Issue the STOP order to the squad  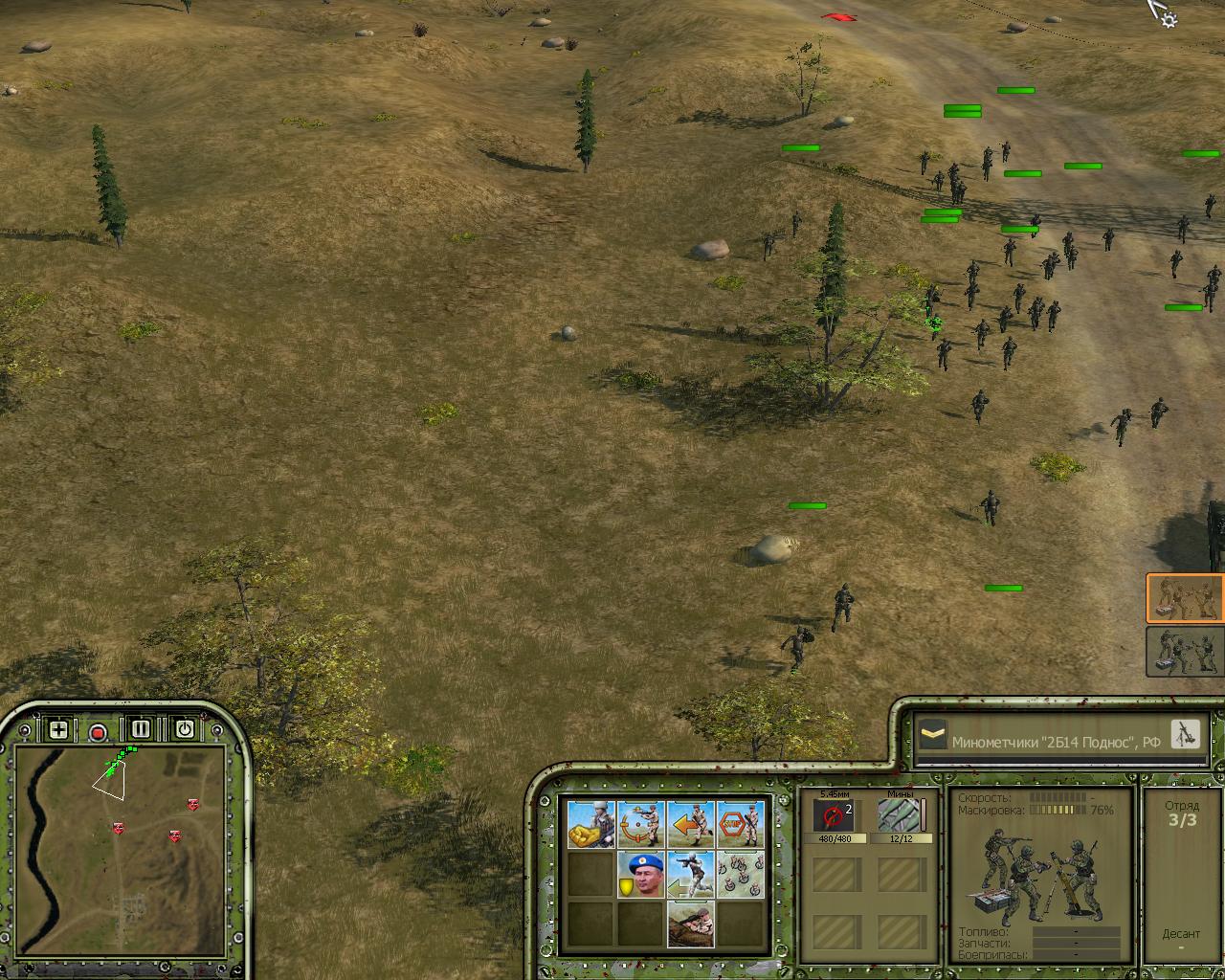click(741, 824)
